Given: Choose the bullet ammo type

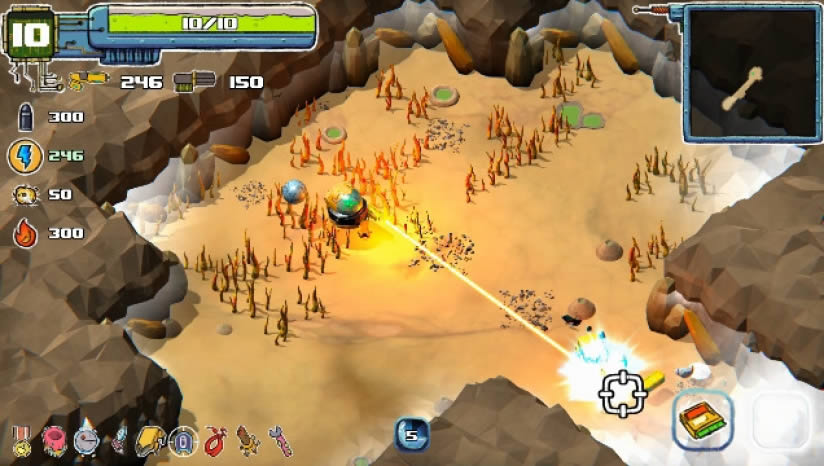Looking at the screenshot, I should 24,118.
